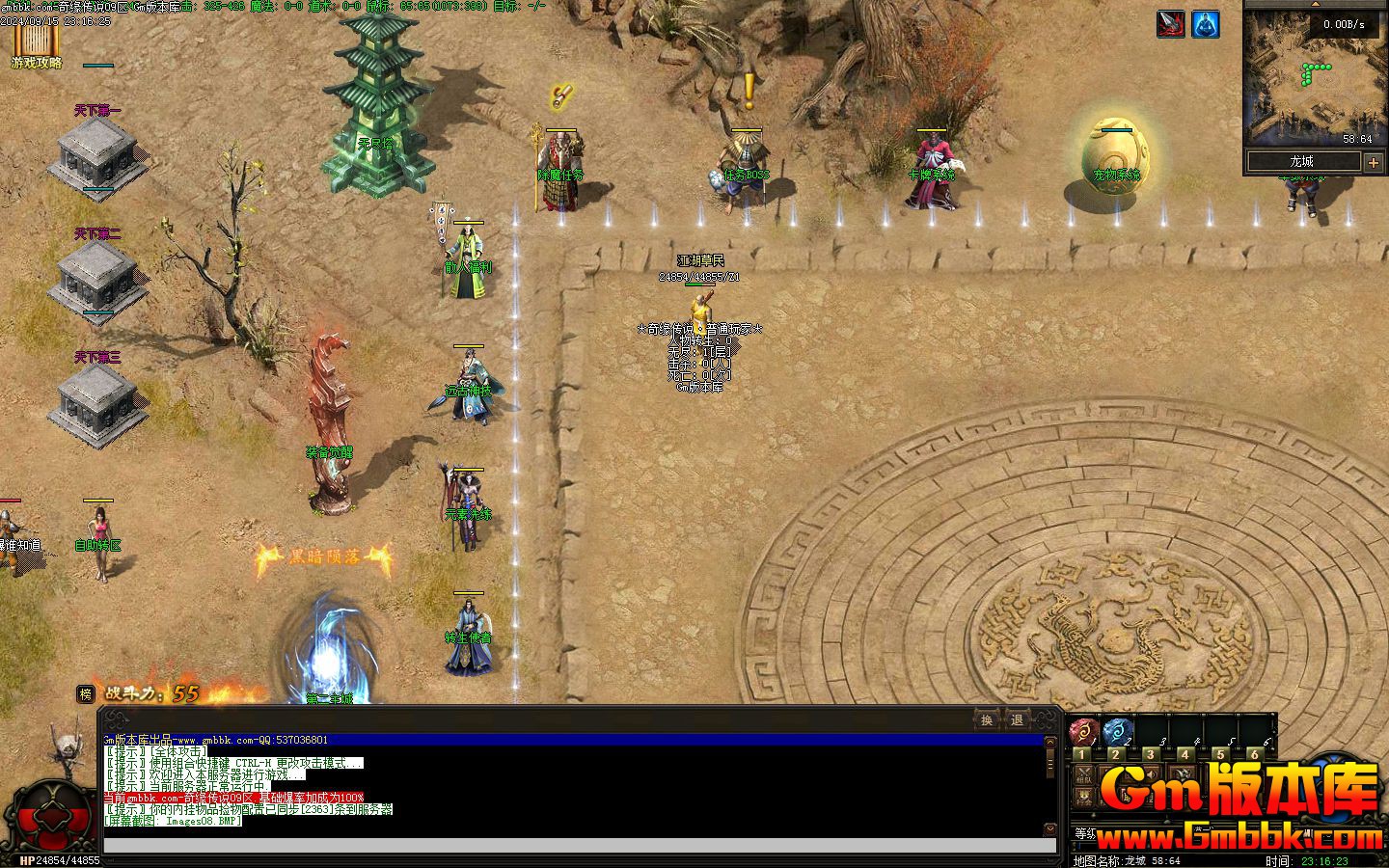
Task: Use the red rune stone in slot 1
Action: (x=1083, y=731)
